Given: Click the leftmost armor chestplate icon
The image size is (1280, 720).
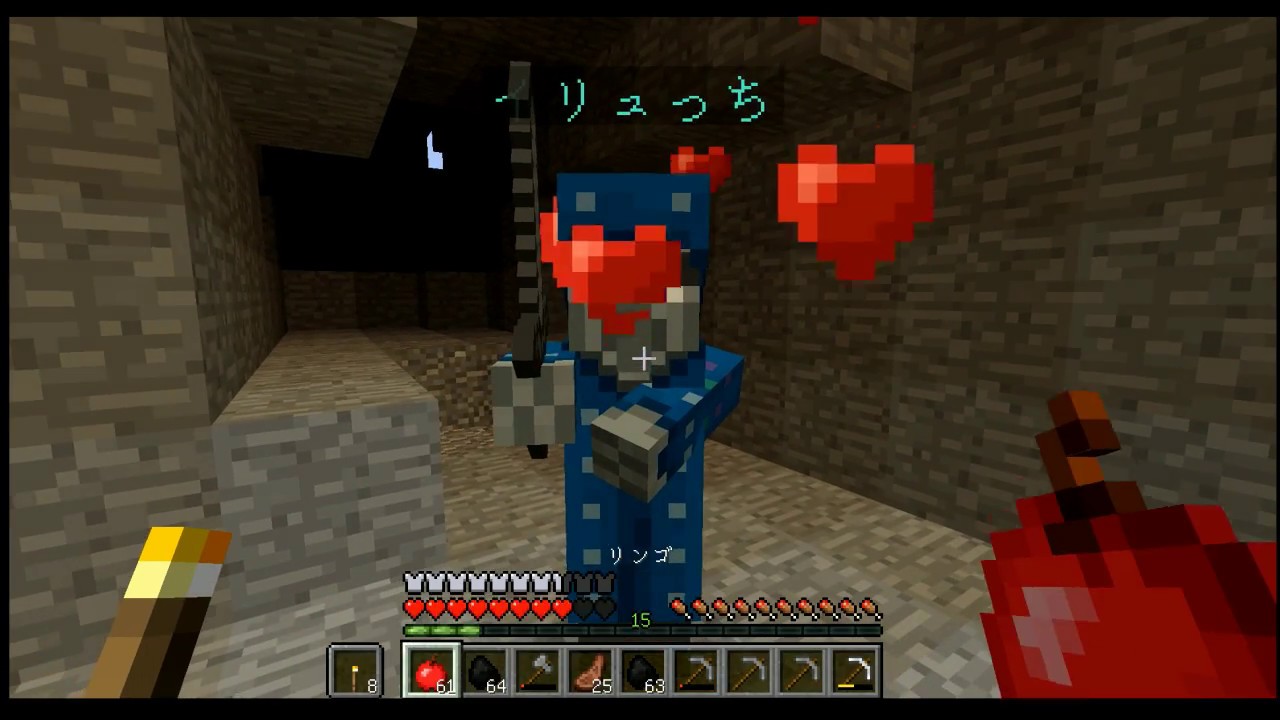Looking at the screenshot, I should tap(413, 580).
